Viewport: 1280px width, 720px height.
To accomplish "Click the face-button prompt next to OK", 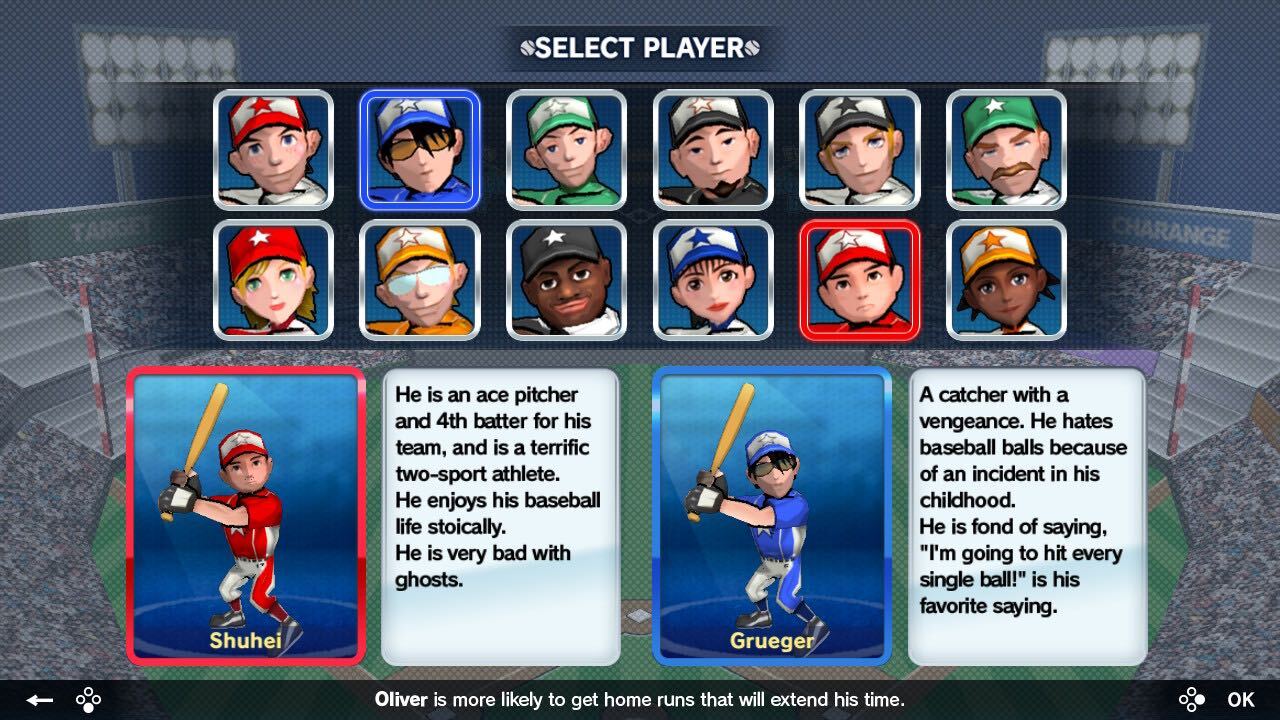I will 1194,700.
